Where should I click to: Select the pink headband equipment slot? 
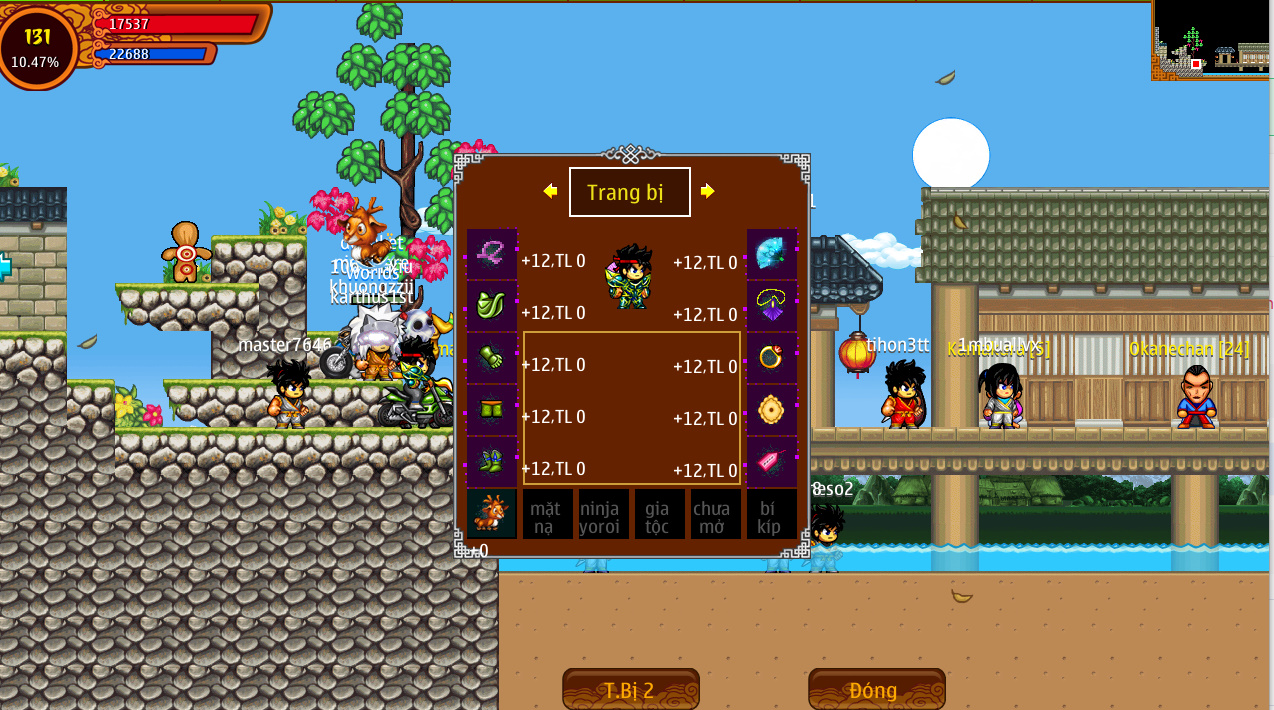coord(492,254)
